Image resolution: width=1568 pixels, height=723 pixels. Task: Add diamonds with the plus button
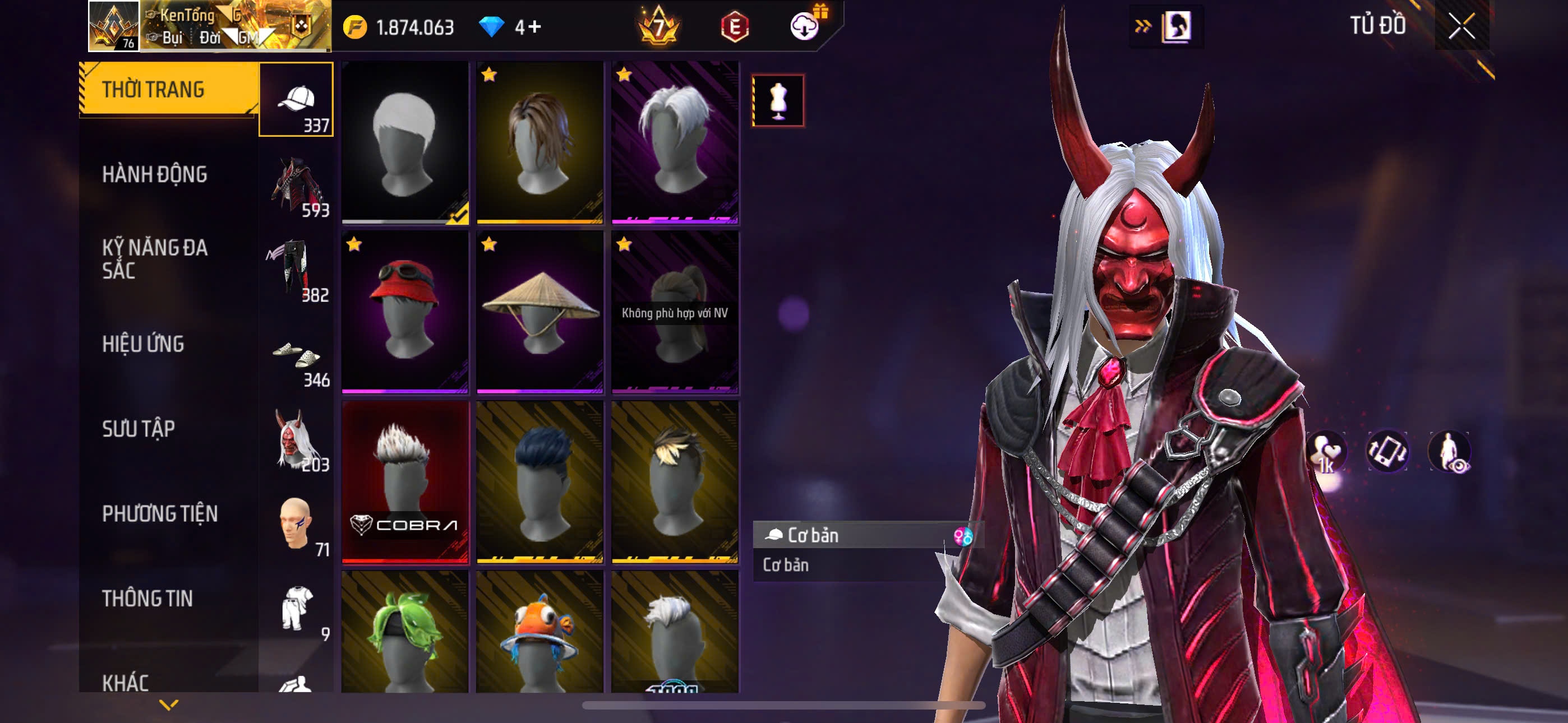click(534, 27)
